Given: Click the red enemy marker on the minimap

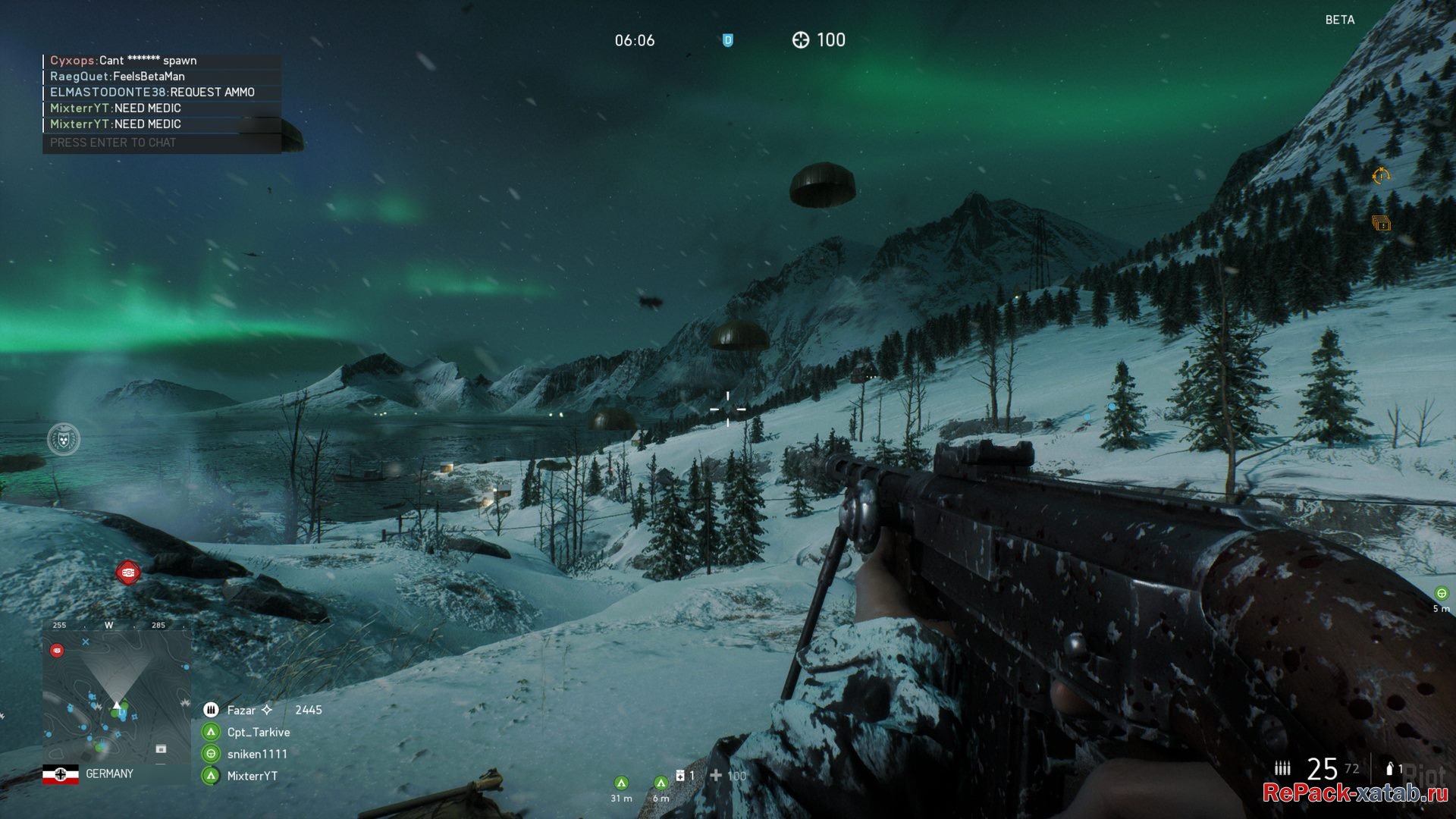Looking at the screenshot, I should pos(57,650).
